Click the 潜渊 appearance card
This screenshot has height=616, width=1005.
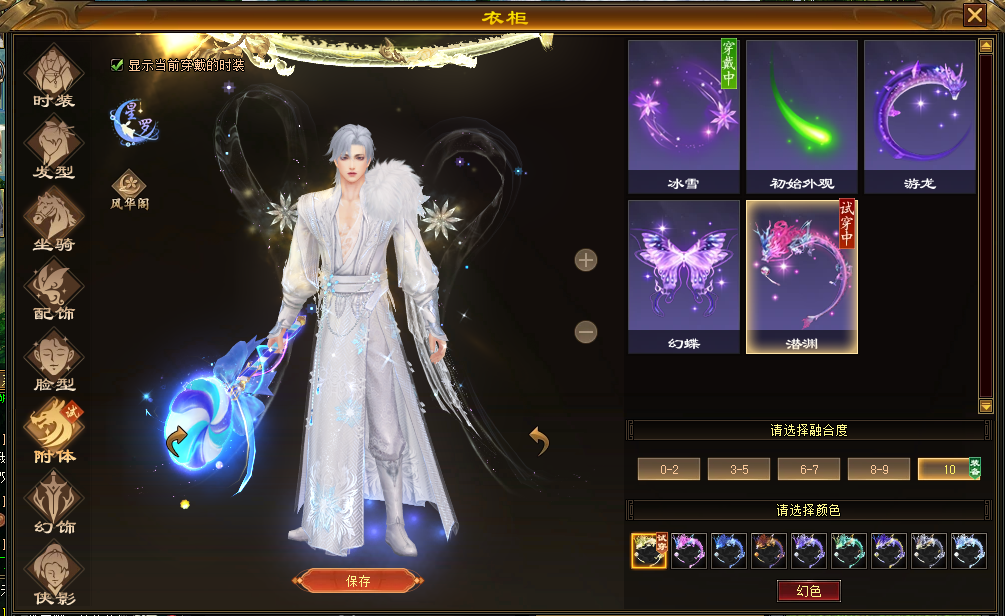point(802,276)
